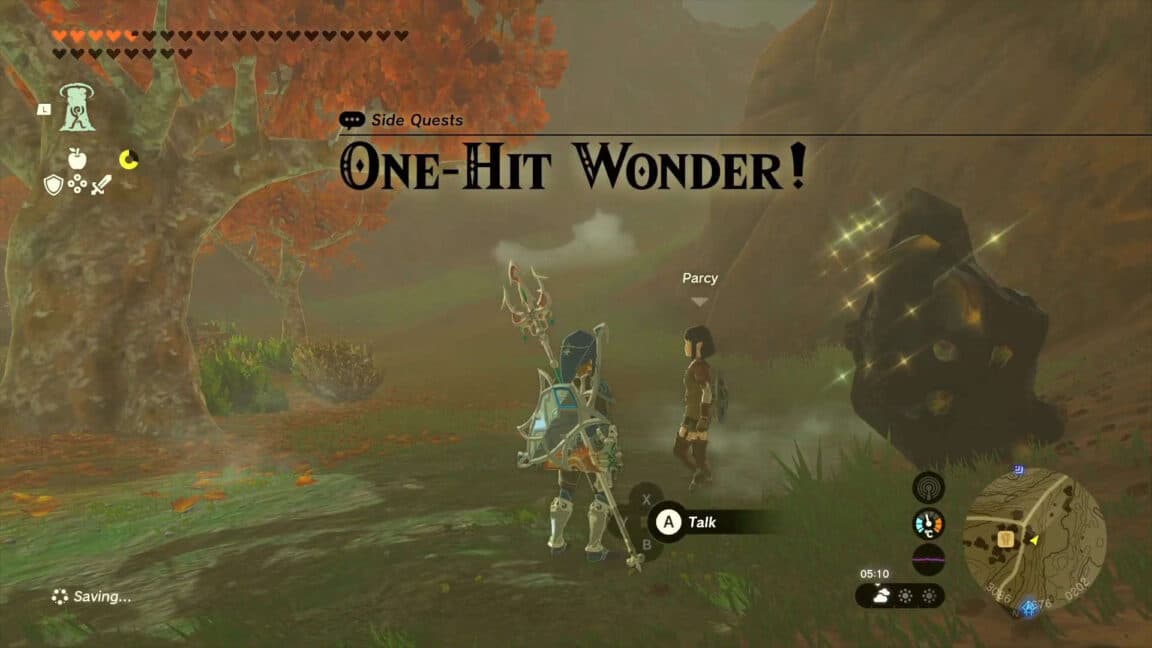
Task: Click the four-circle D-pad center icon
Action: pyautogui.click(x=77, y=184)
